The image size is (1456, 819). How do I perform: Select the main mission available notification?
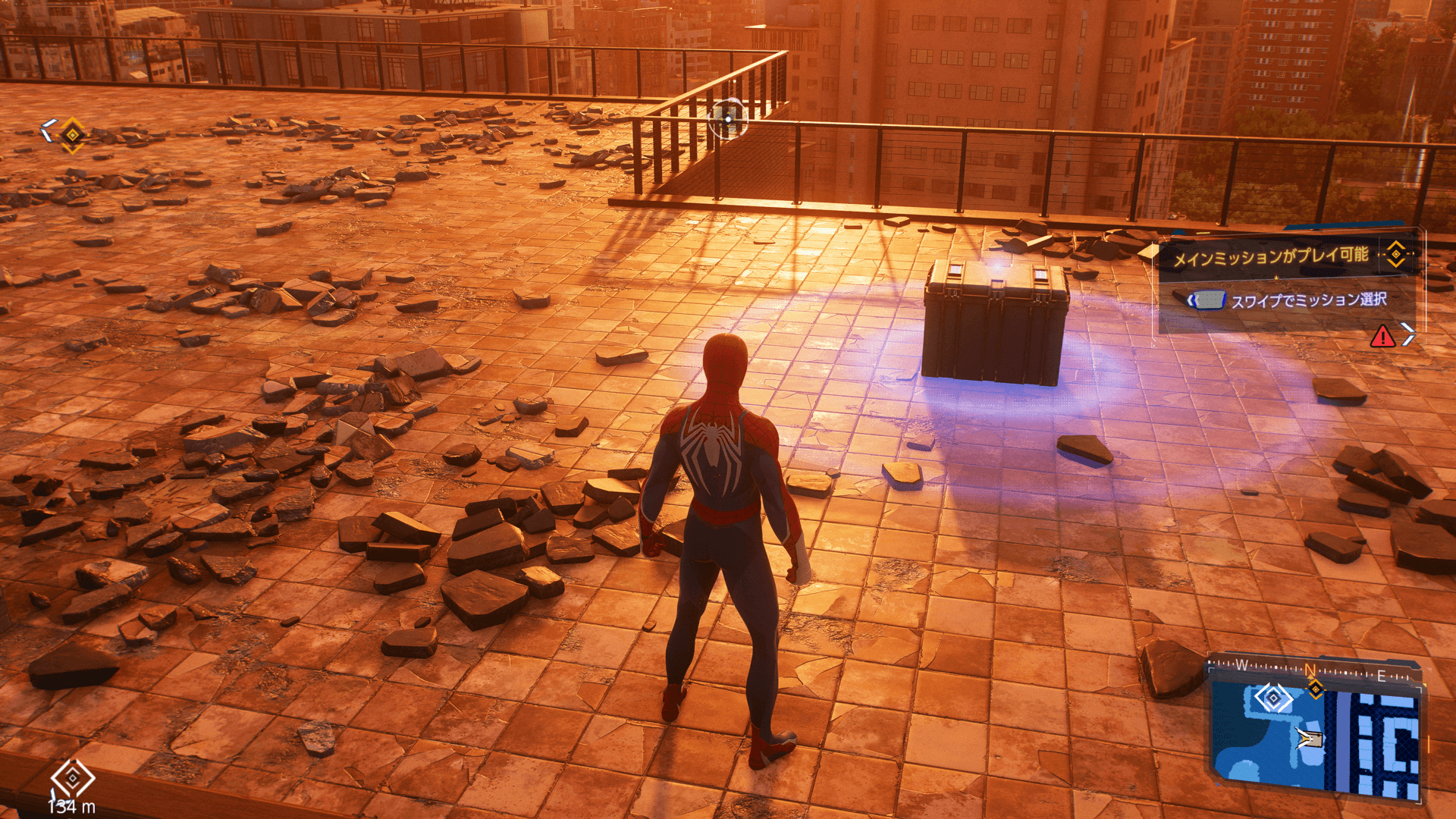click(x=1270, y=257)
